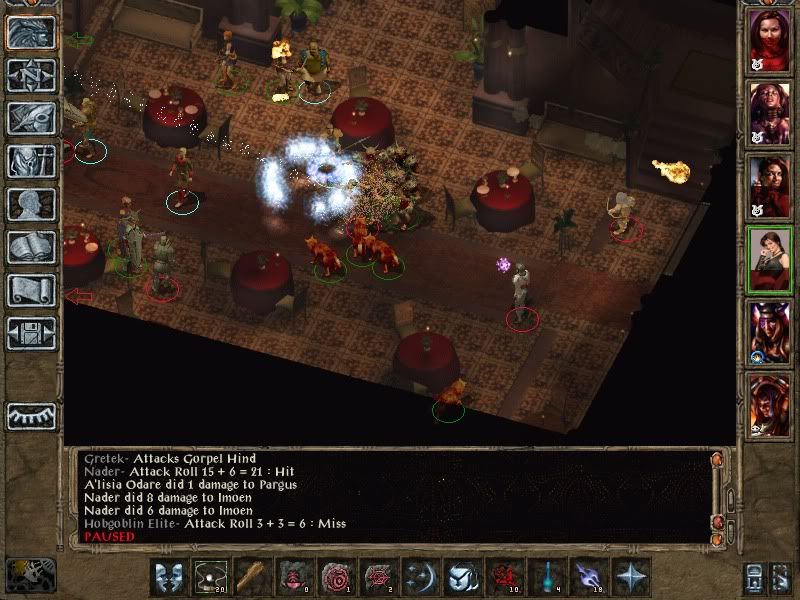800x600 pixels.
Task: Show the character record bust button
Action: [x=31, y=204]
